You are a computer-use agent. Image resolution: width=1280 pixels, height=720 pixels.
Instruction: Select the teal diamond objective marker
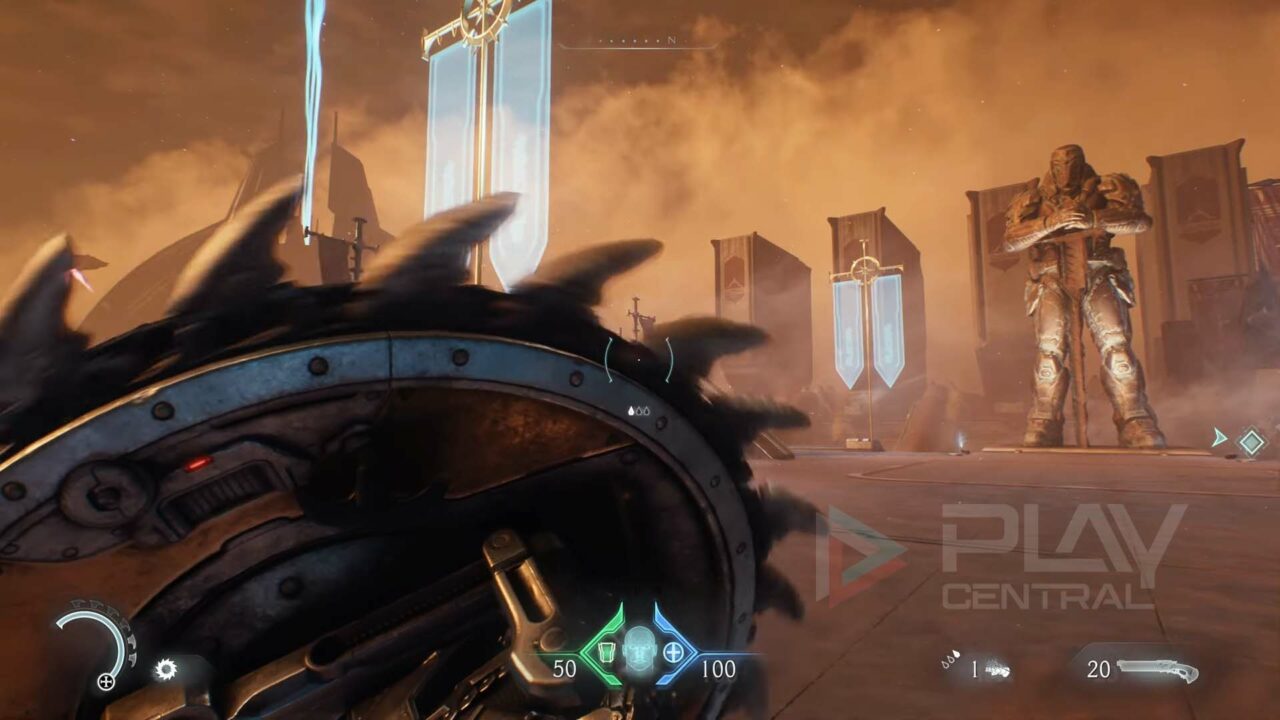1251,441
